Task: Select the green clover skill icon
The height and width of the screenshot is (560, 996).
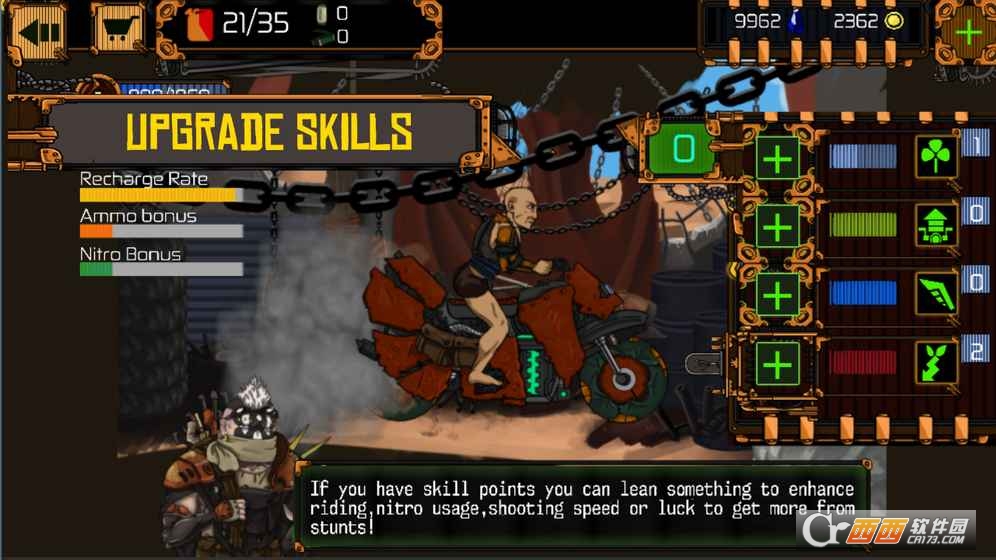Action: pos(937,157)
